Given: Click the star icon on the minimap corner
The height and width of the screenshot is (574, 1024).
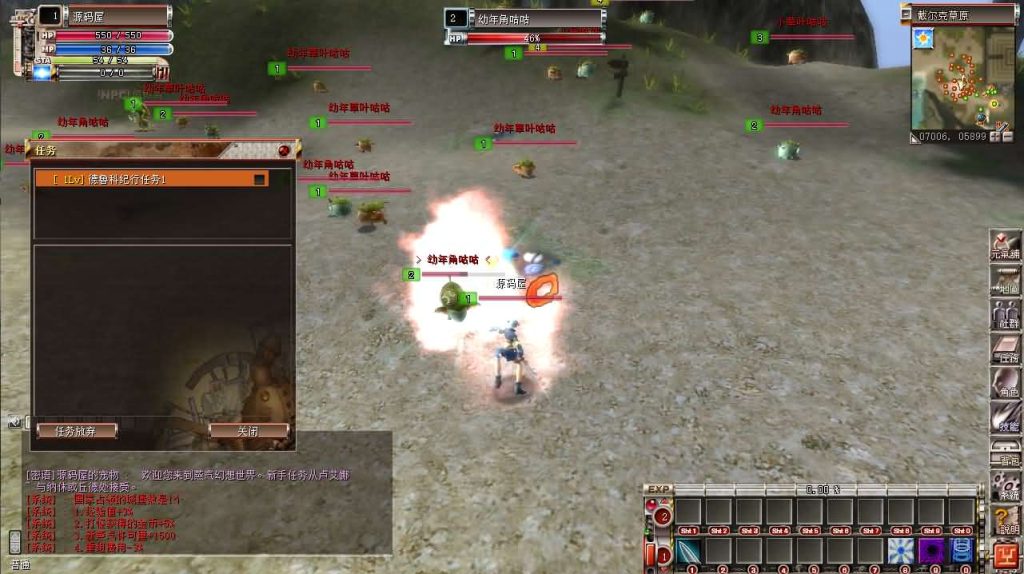Looking at the screenshot, I should (921, 37).
